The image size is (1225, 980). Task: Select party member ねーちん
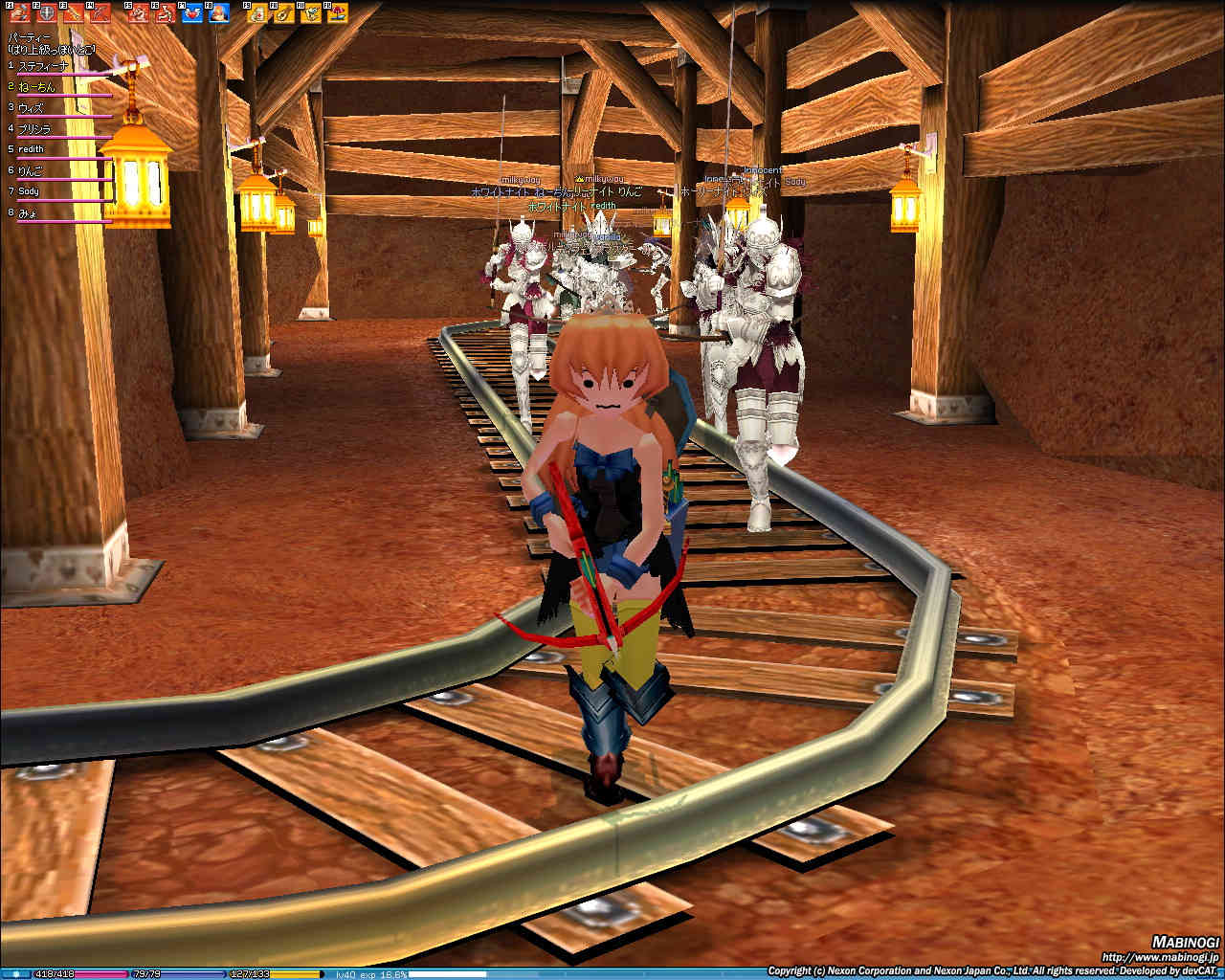[36, 87]
